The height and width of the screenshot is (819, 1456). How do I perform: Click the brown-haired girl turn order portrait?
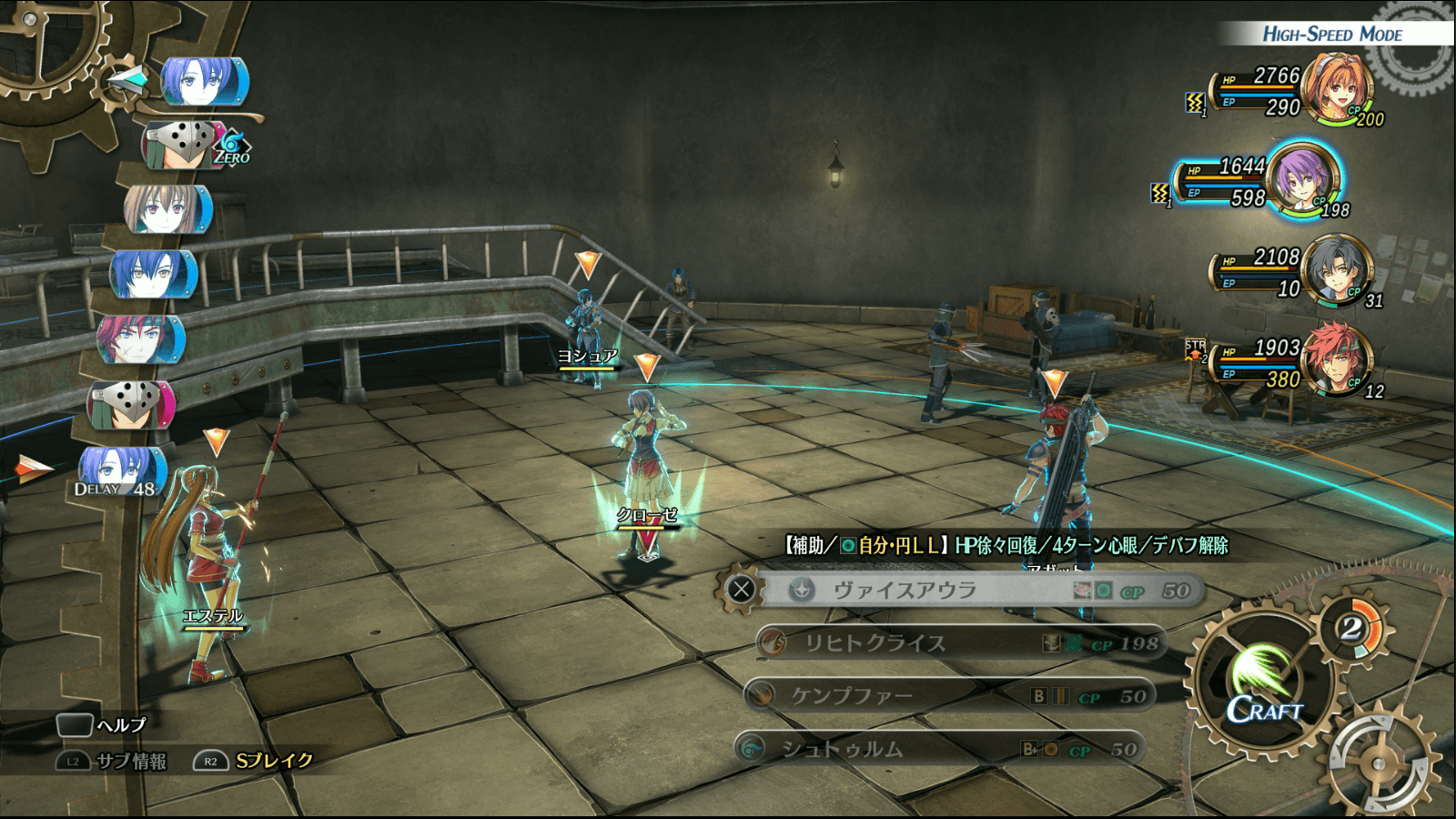167,209
